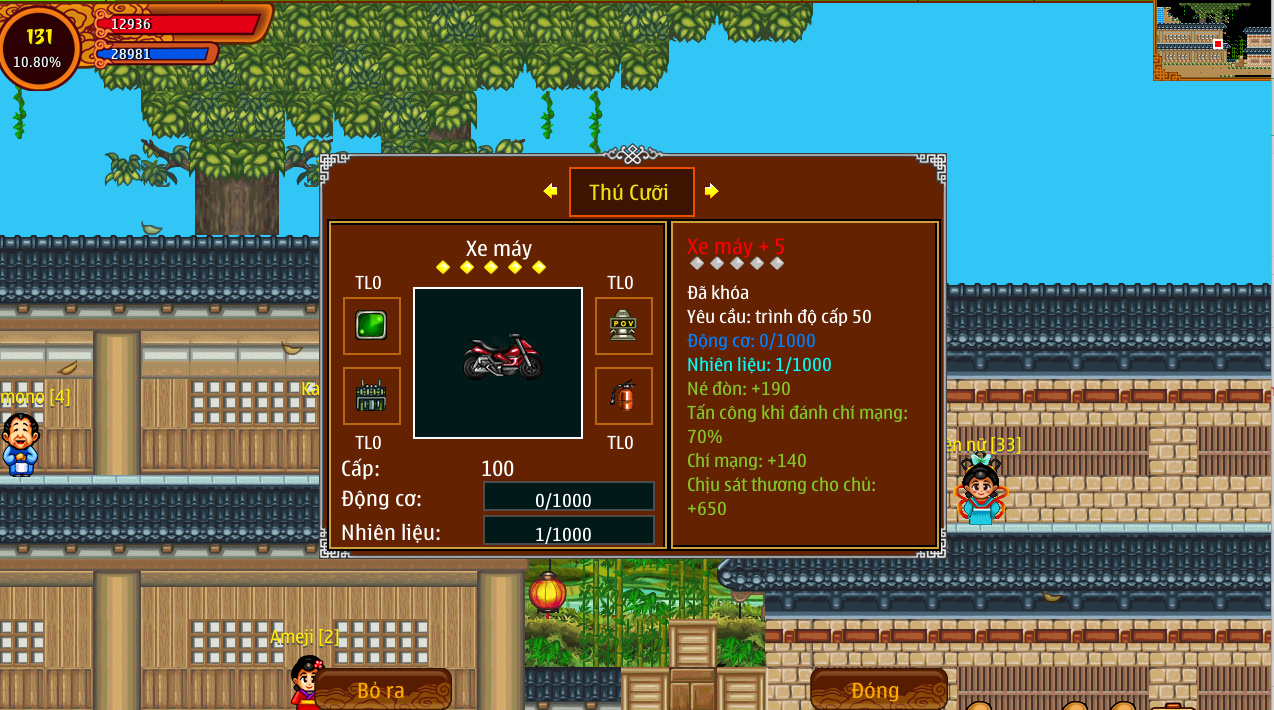Select the engine block equipment slot

click(x=371, y=396)
